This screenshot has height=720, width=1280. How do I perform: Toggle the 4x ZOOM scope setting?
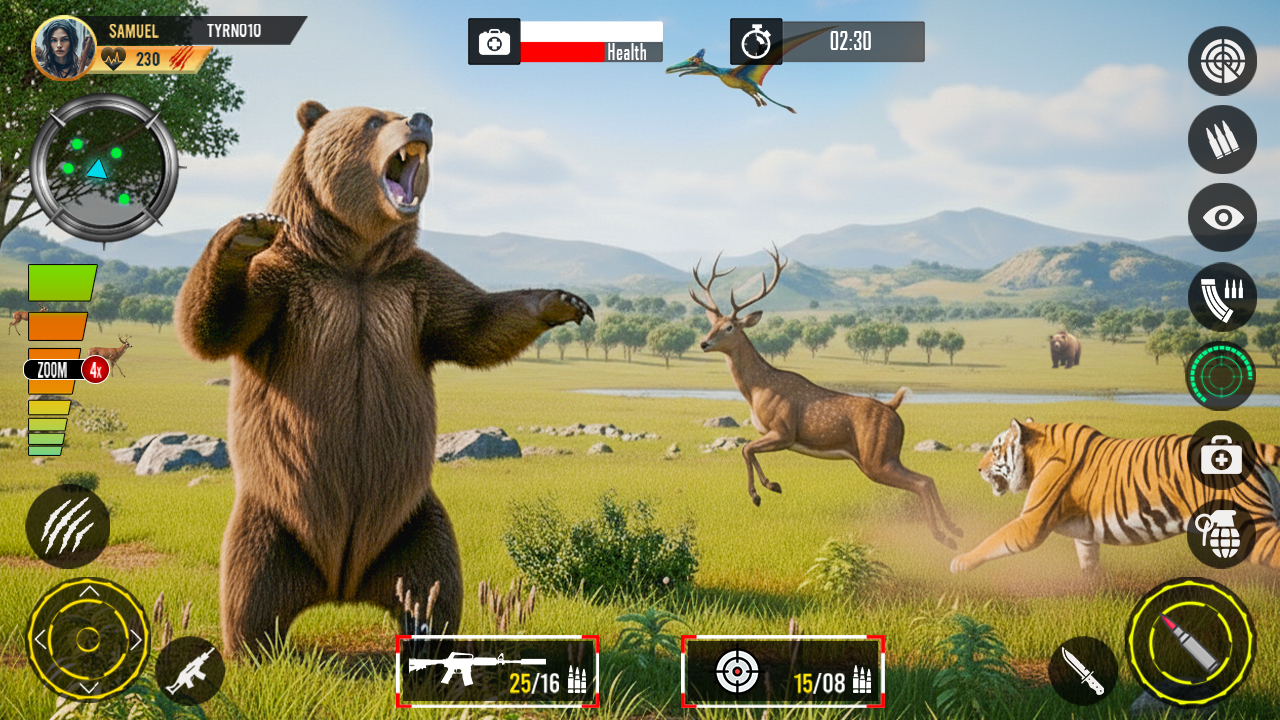pyautogui.click(x=62, y=369)
